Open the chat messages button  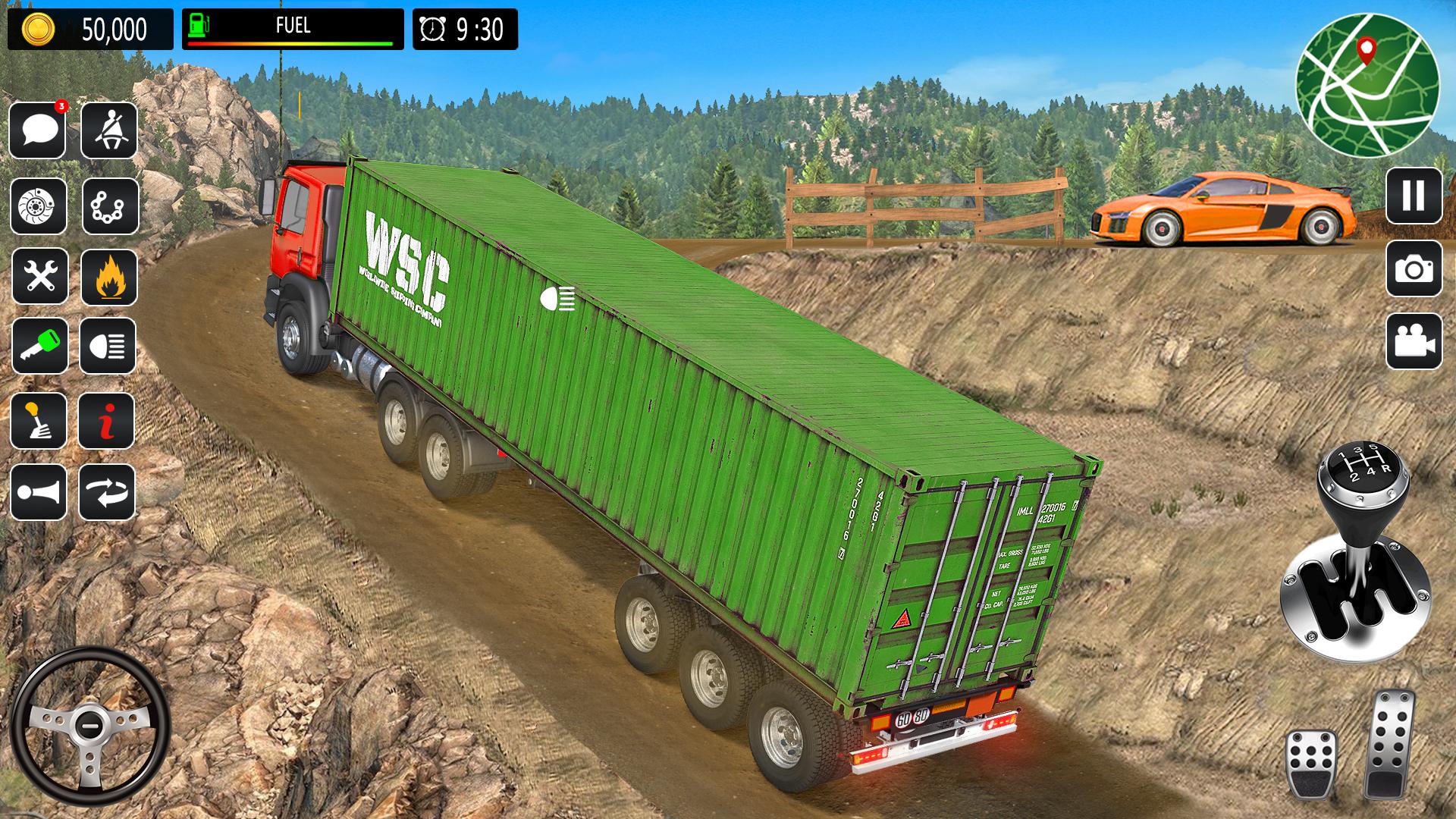38,130
